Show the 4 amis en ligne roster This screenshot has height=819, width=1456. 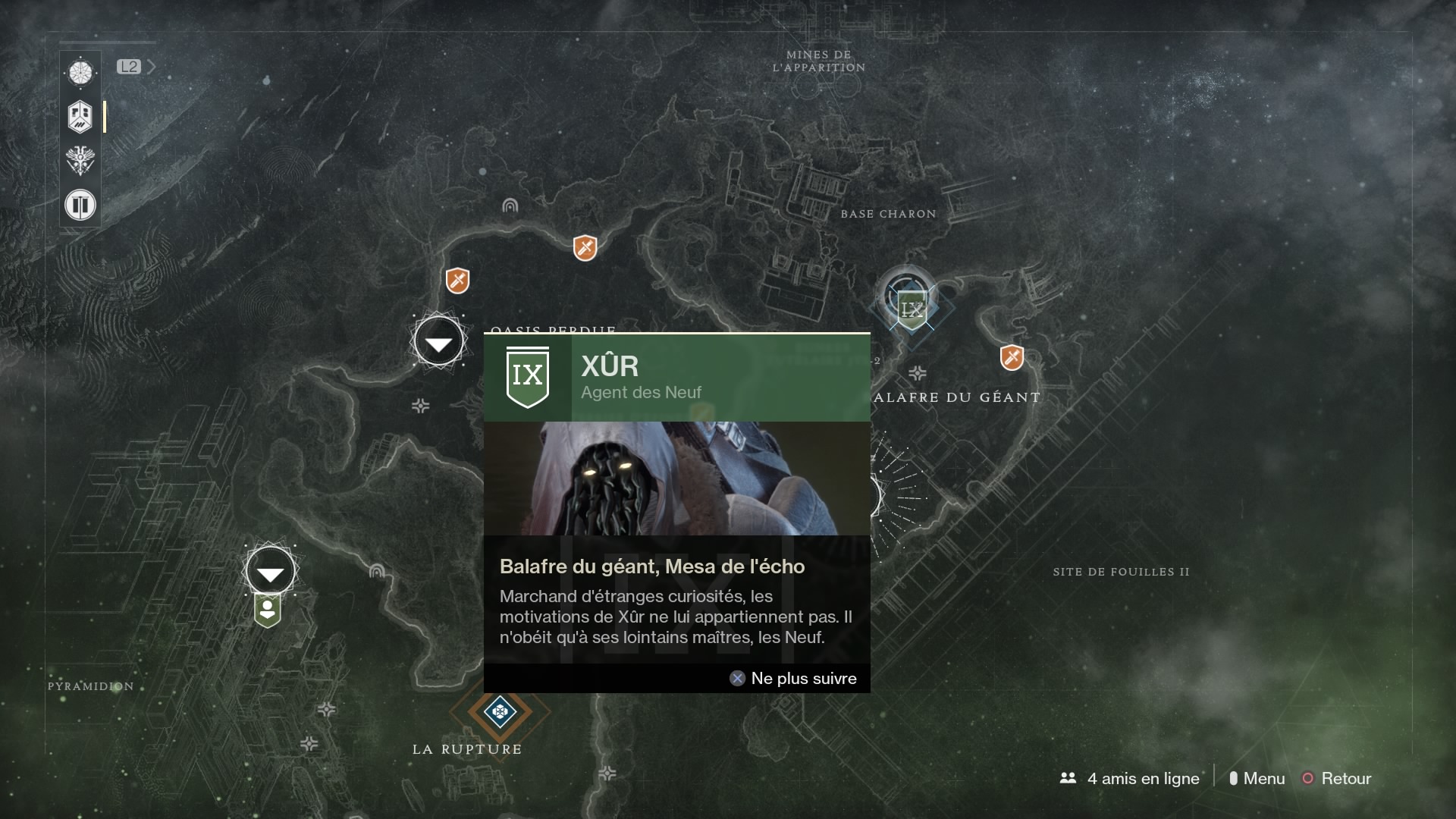1130,778
